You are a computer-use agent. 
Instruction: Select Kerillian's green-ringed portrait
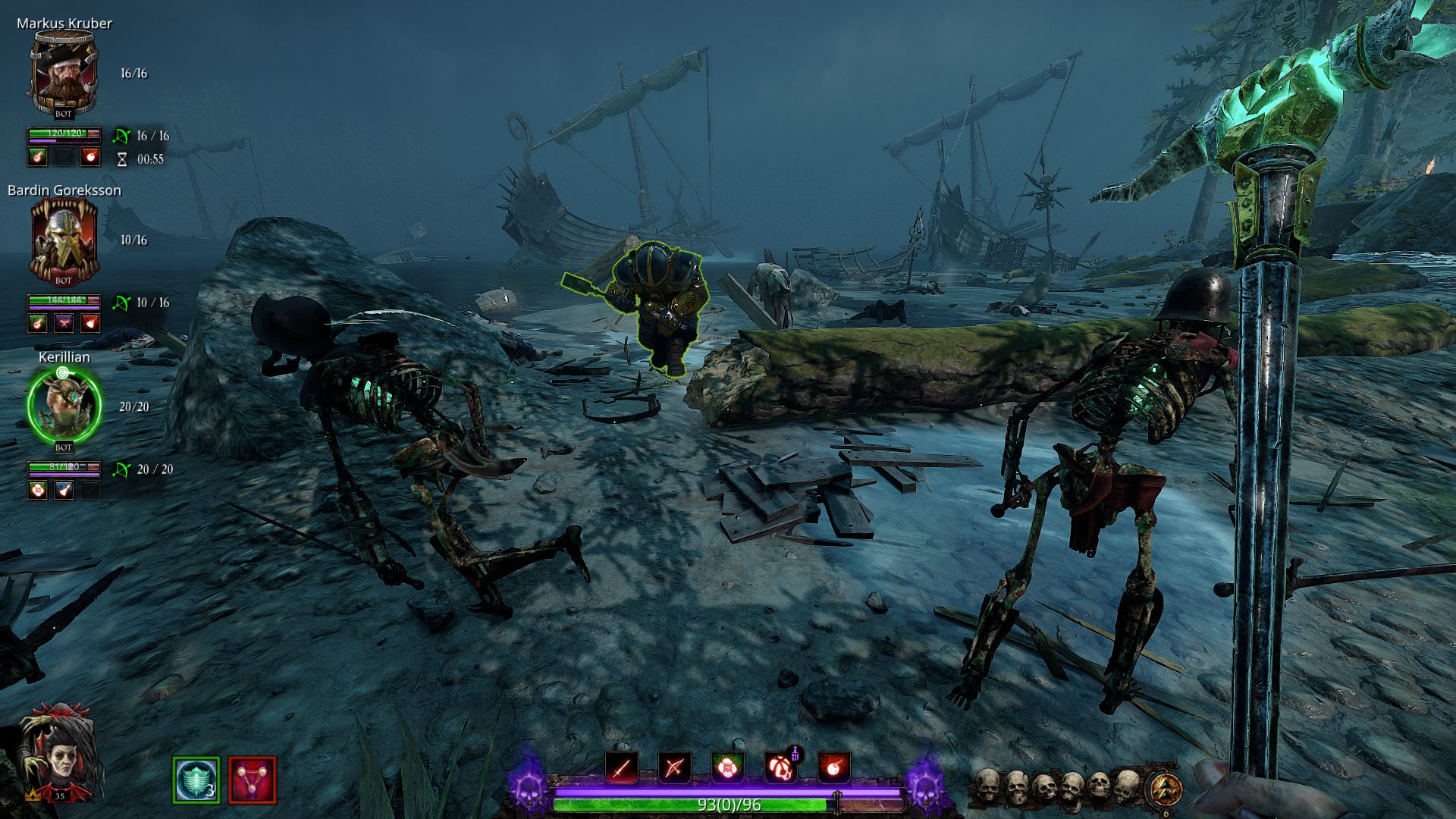pos(64,406)
